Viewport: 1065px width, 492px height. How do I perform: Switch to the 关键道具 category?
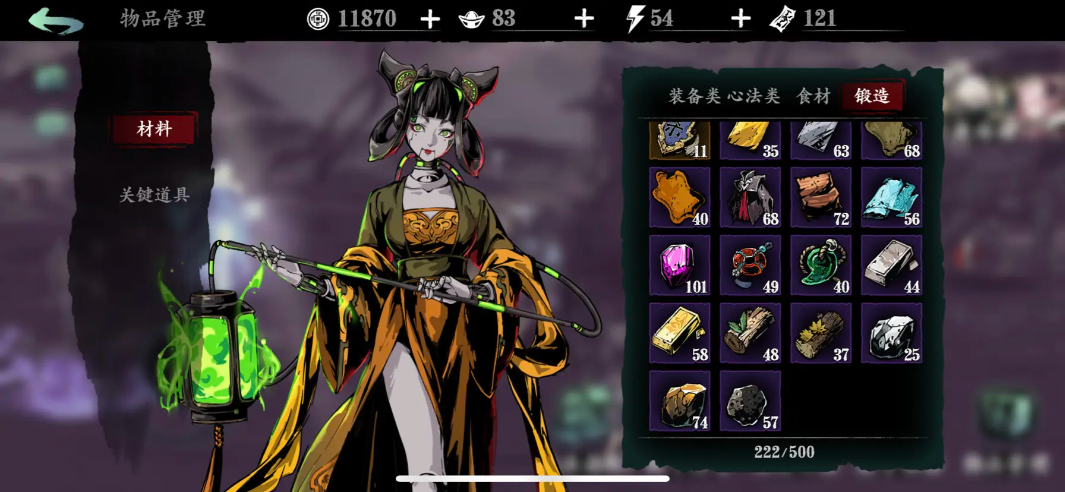[x=154, y=195]
